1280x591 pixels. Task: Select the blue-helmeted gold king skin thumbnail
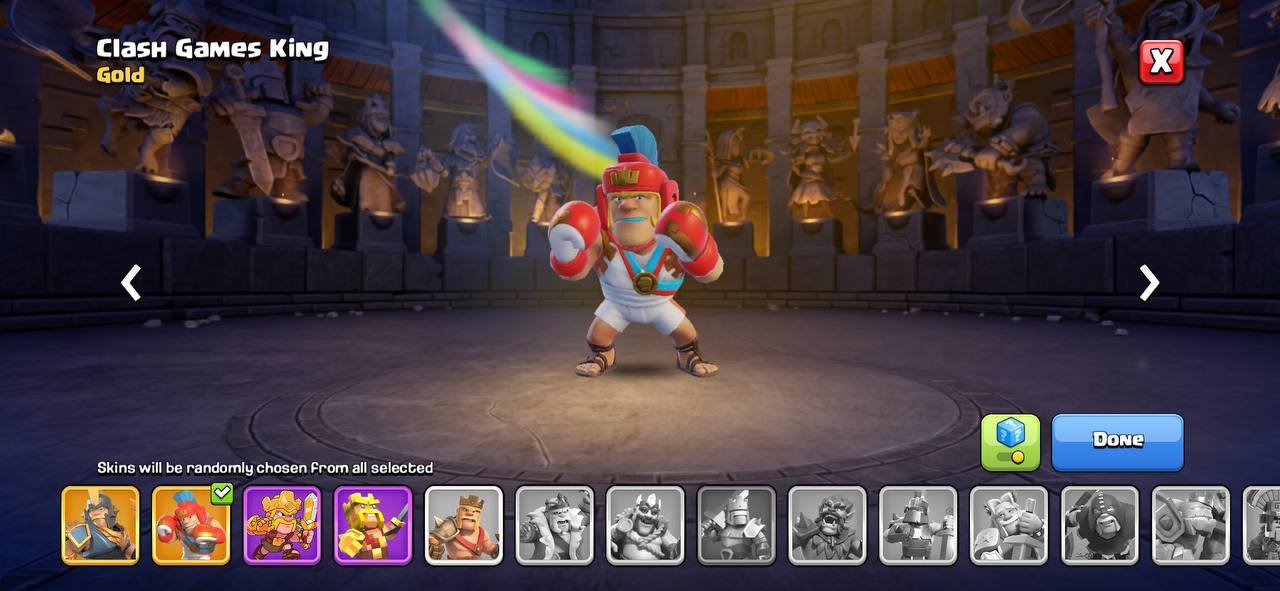coord(100,525)
